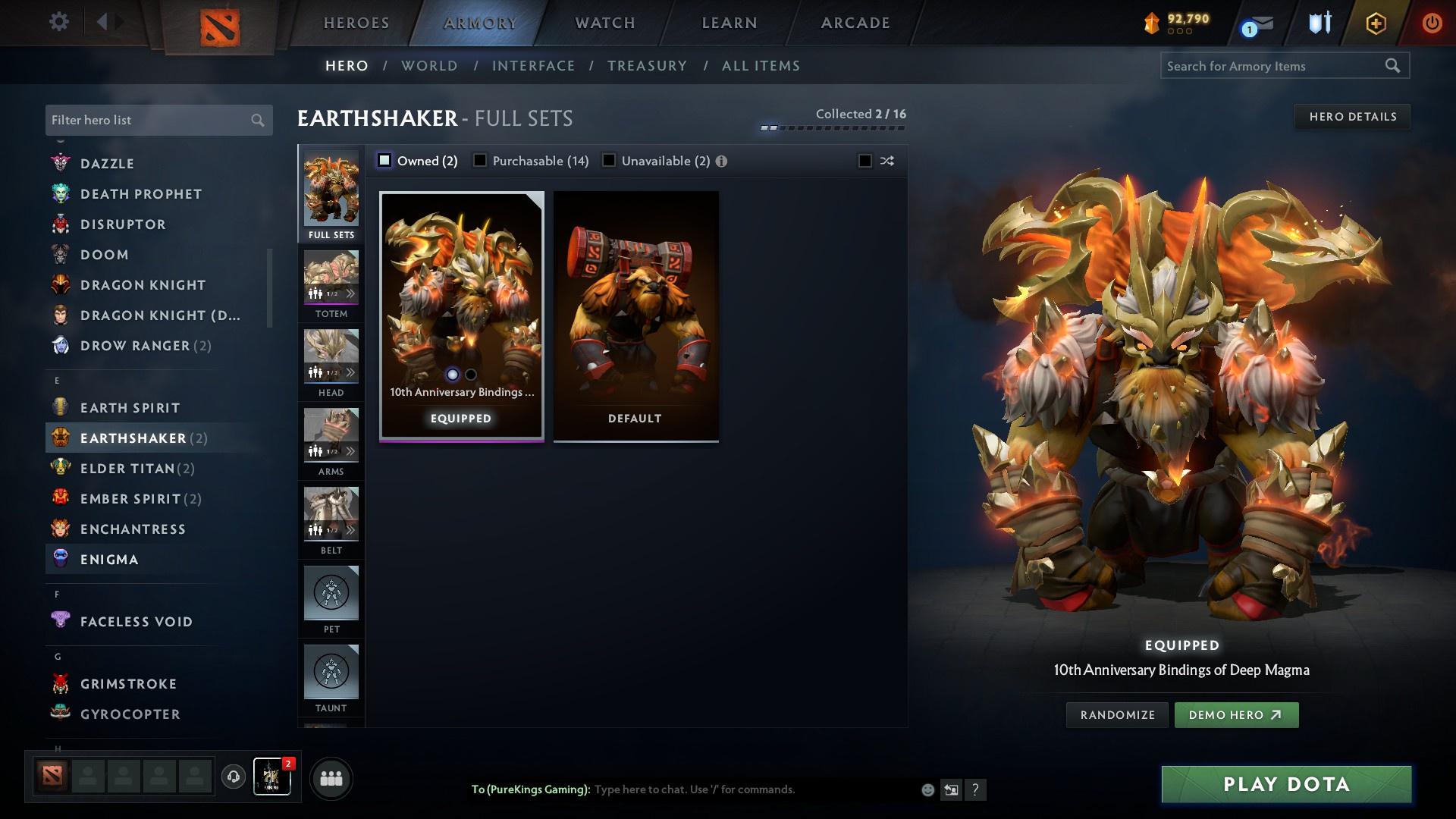Click the power/exit icon top right
Viewport: 1456px width, 819px height.
point(1432,23)
